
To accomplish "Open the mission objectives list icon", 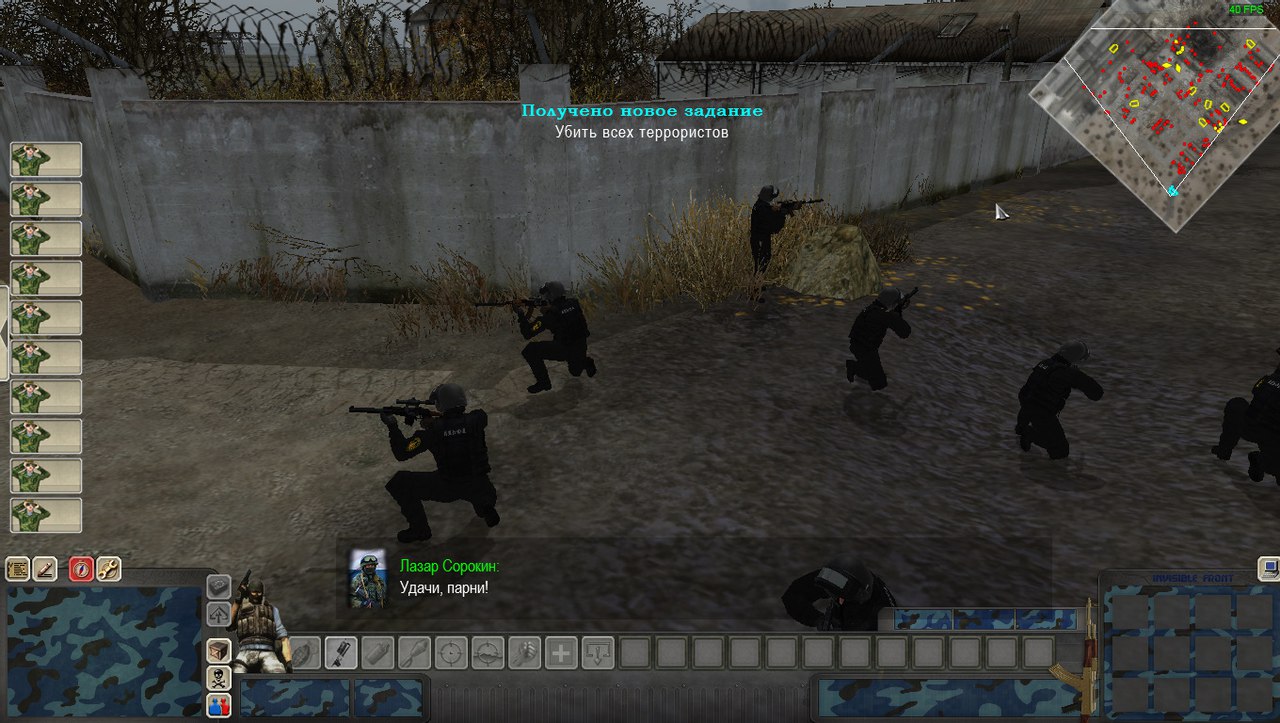I will coord(17,570).
